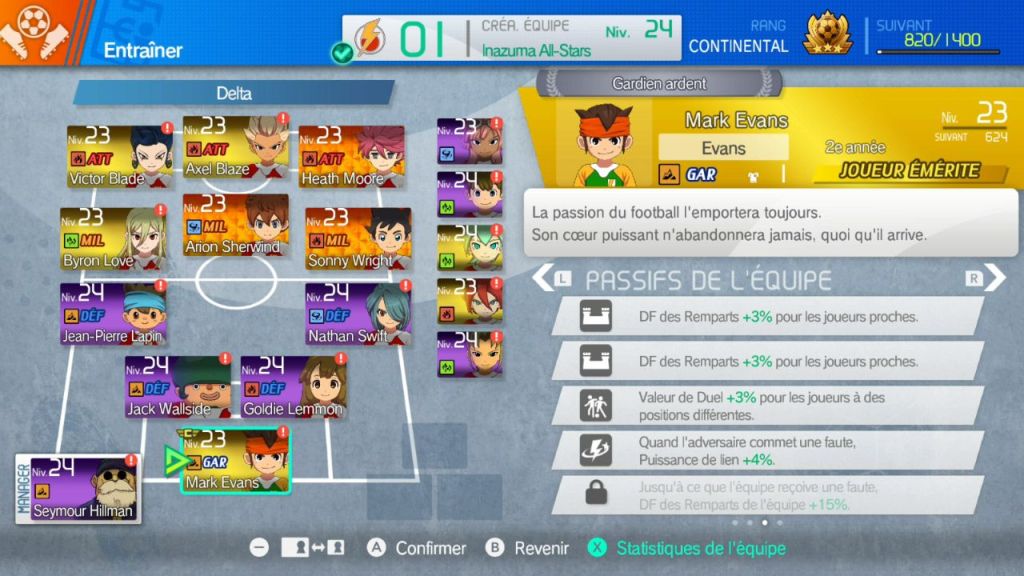This screenshot has height=576, width=1024.
Task: Select the top bench player card
Action: [469, 140]
